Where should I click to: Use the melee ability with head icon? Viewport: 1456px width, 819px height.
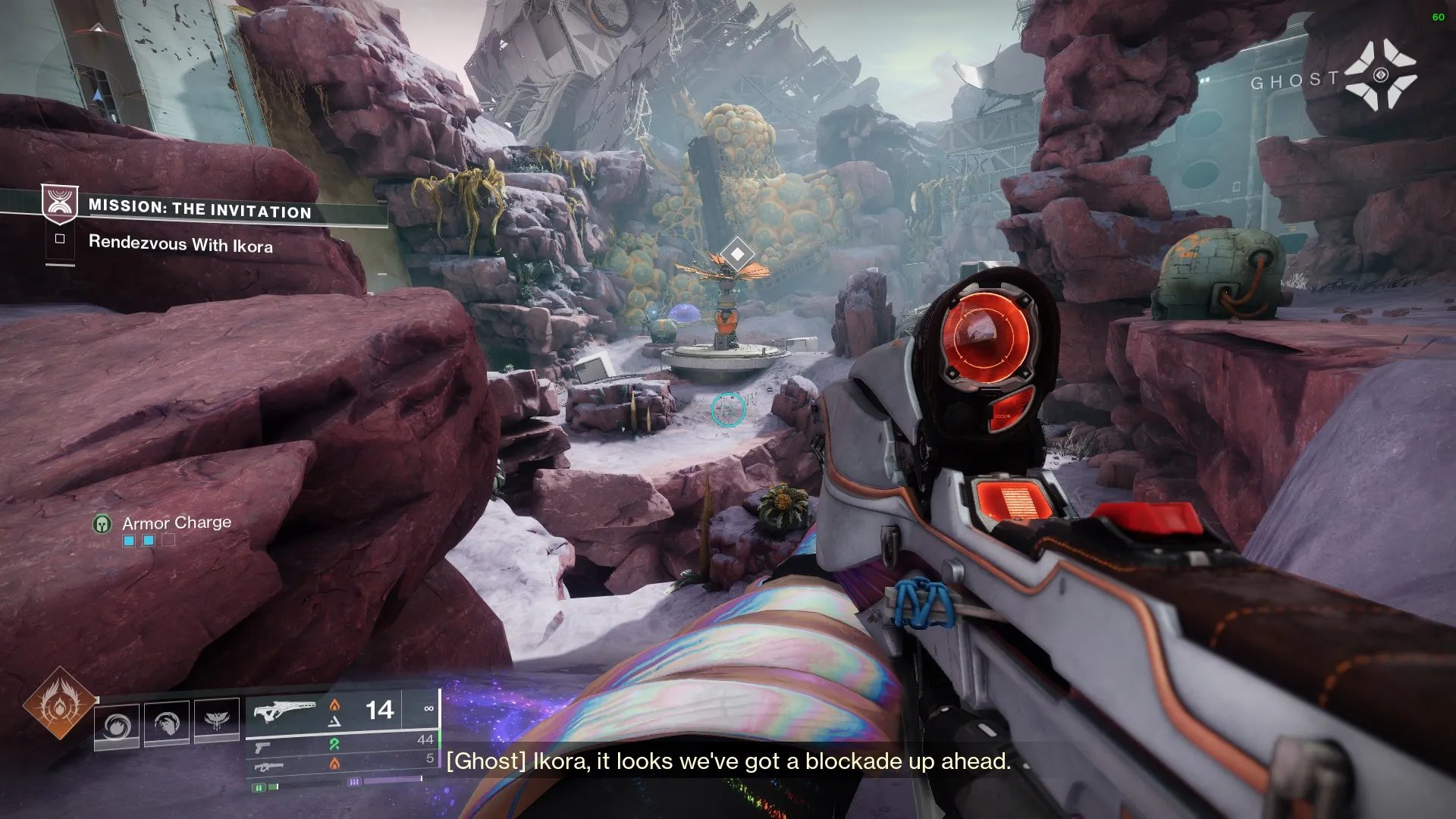[x=167, y=723]
